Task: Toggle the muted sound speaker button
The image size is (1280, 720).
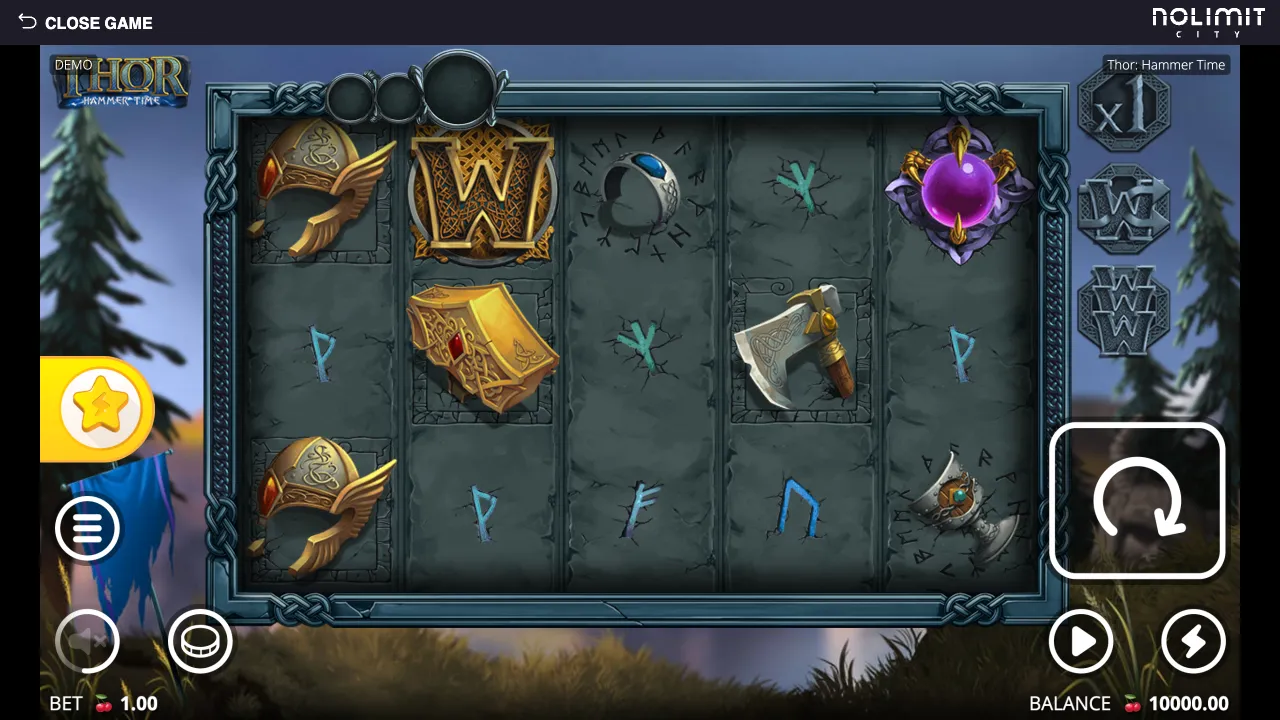Action: pyautogui.click(x=87, y=641)
